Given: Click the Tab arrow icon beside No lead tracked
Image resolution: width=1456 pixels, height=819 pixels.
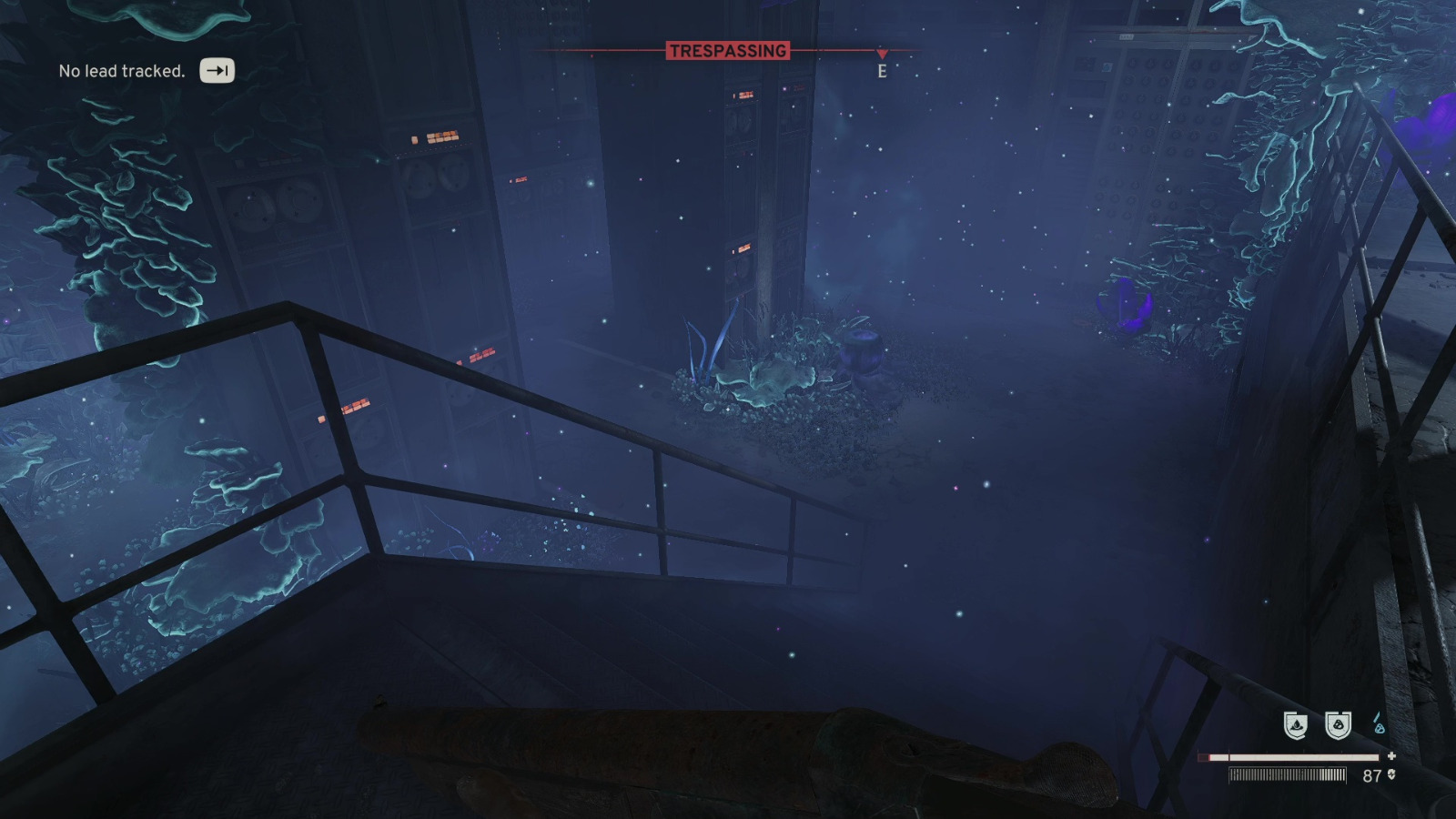Looking at the screenshot, I should pyautogui.click(x=217, y=69).
